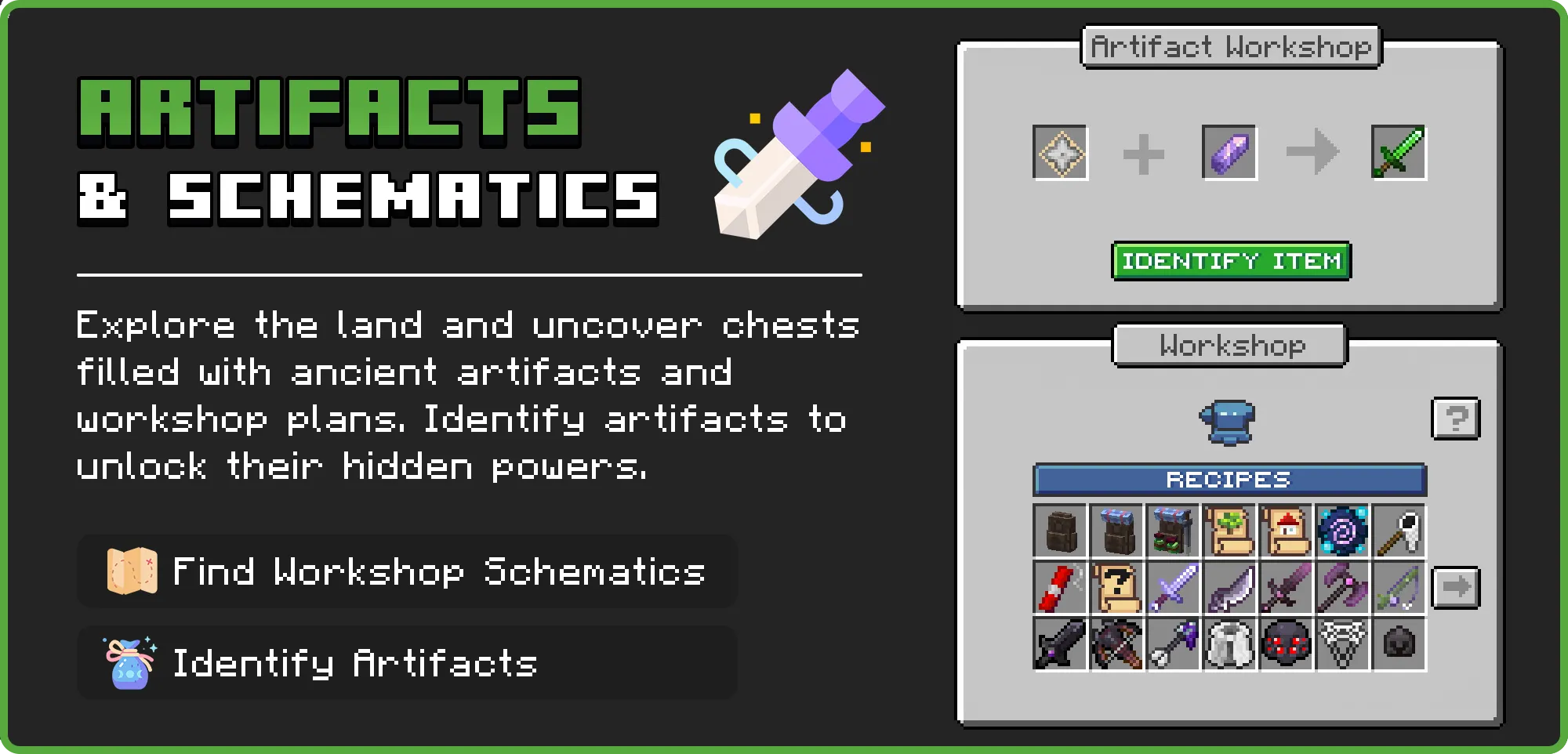1568x754 pixels.
Task: Choose the fishing rod recipe icon
Action: tap(1401, 586)
